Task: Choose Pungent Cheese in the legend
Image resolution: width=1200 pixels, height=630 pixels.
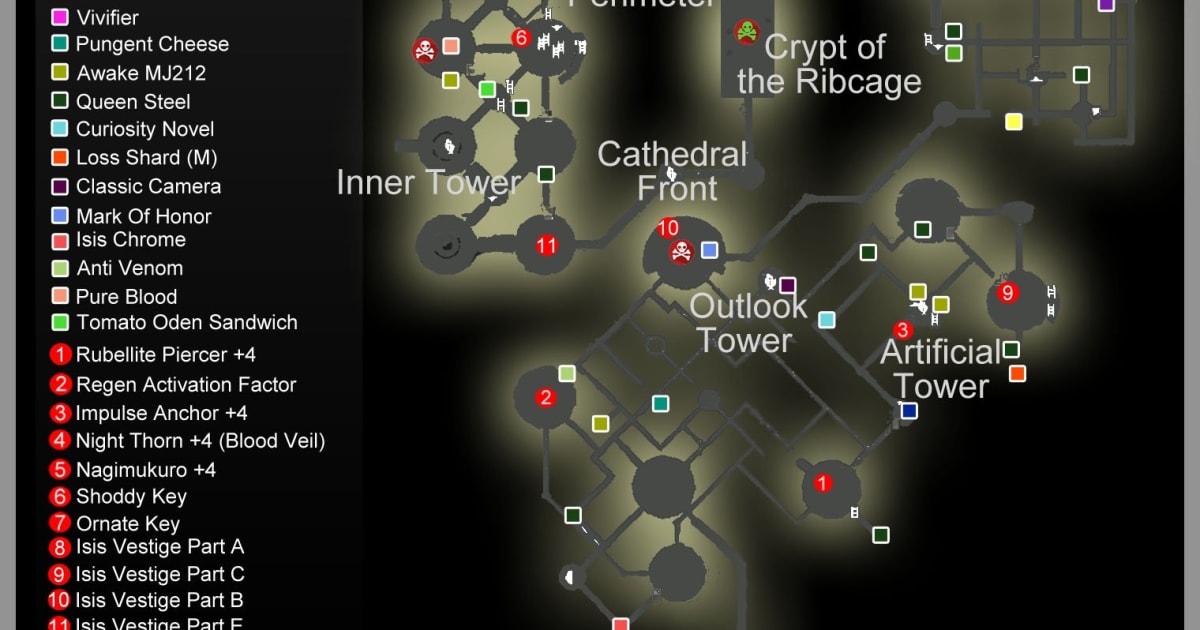Action: point(151,44)
